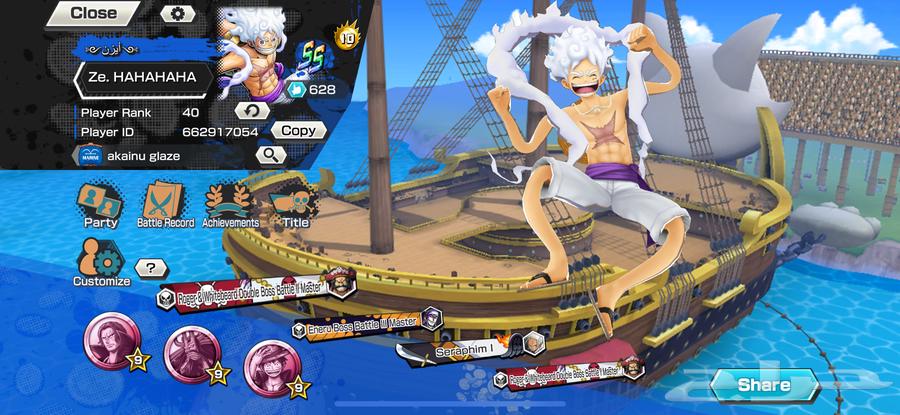View the Battle Record

pos(165,204)
